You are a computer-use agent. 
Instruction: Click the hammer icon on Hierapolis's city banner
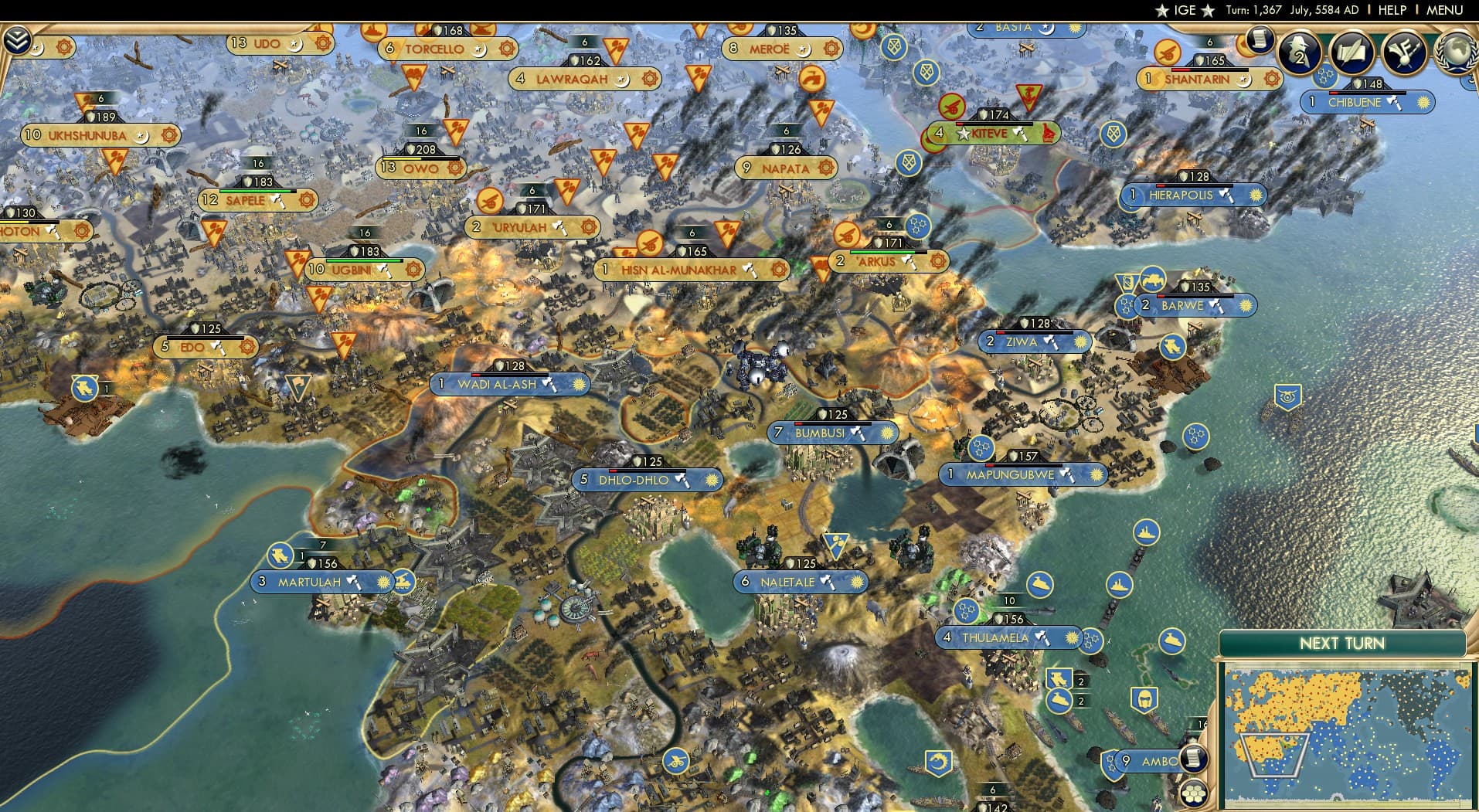pos(1226,195)
